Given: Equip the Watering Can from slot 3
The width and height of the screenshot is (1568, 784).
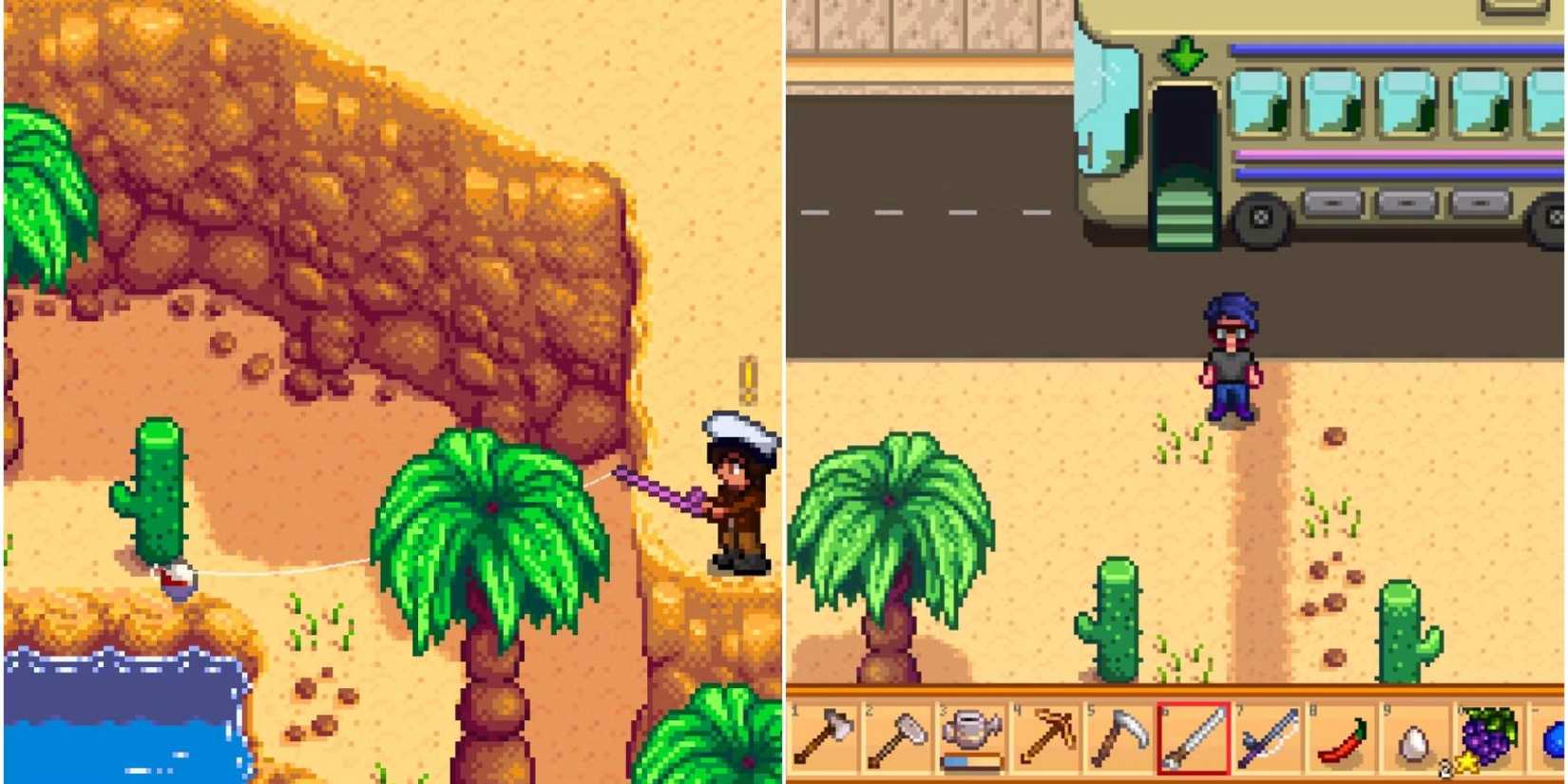Looking at the screenshot, I should [x=973, y=732].
